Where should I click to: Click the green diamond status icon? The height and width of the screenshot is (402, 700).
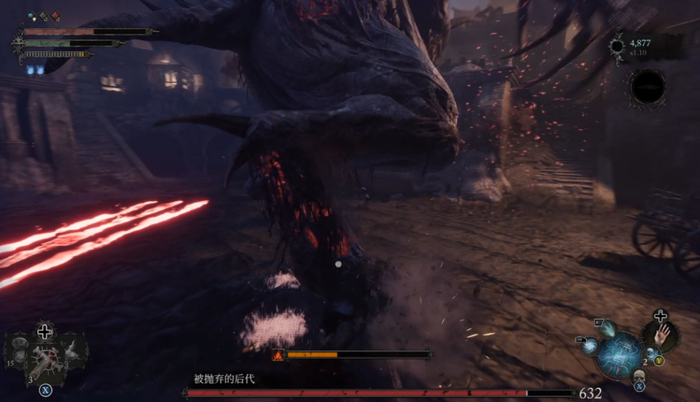coord(43,16)
